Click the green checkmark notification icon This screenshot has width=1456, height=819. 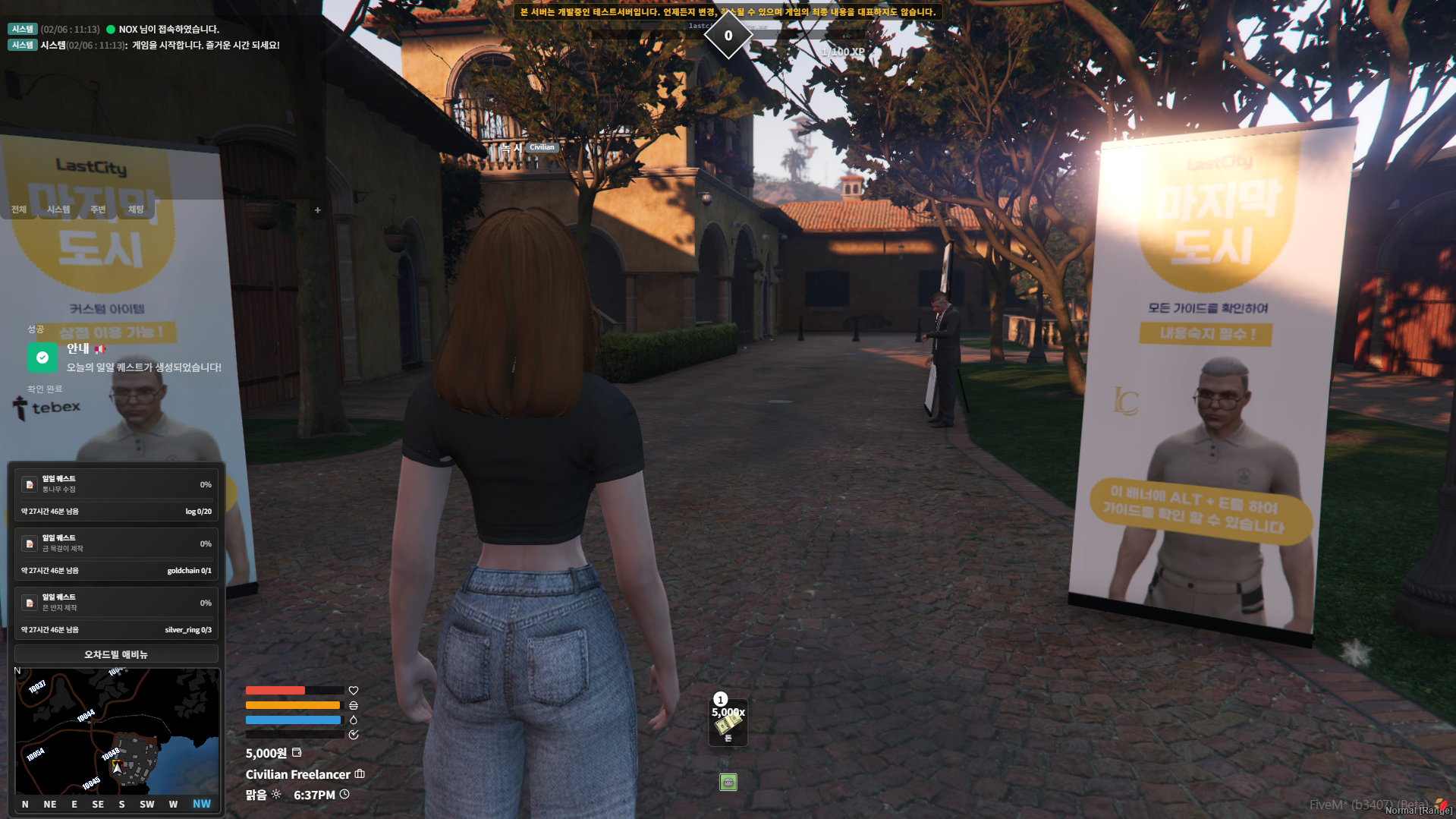42,358
